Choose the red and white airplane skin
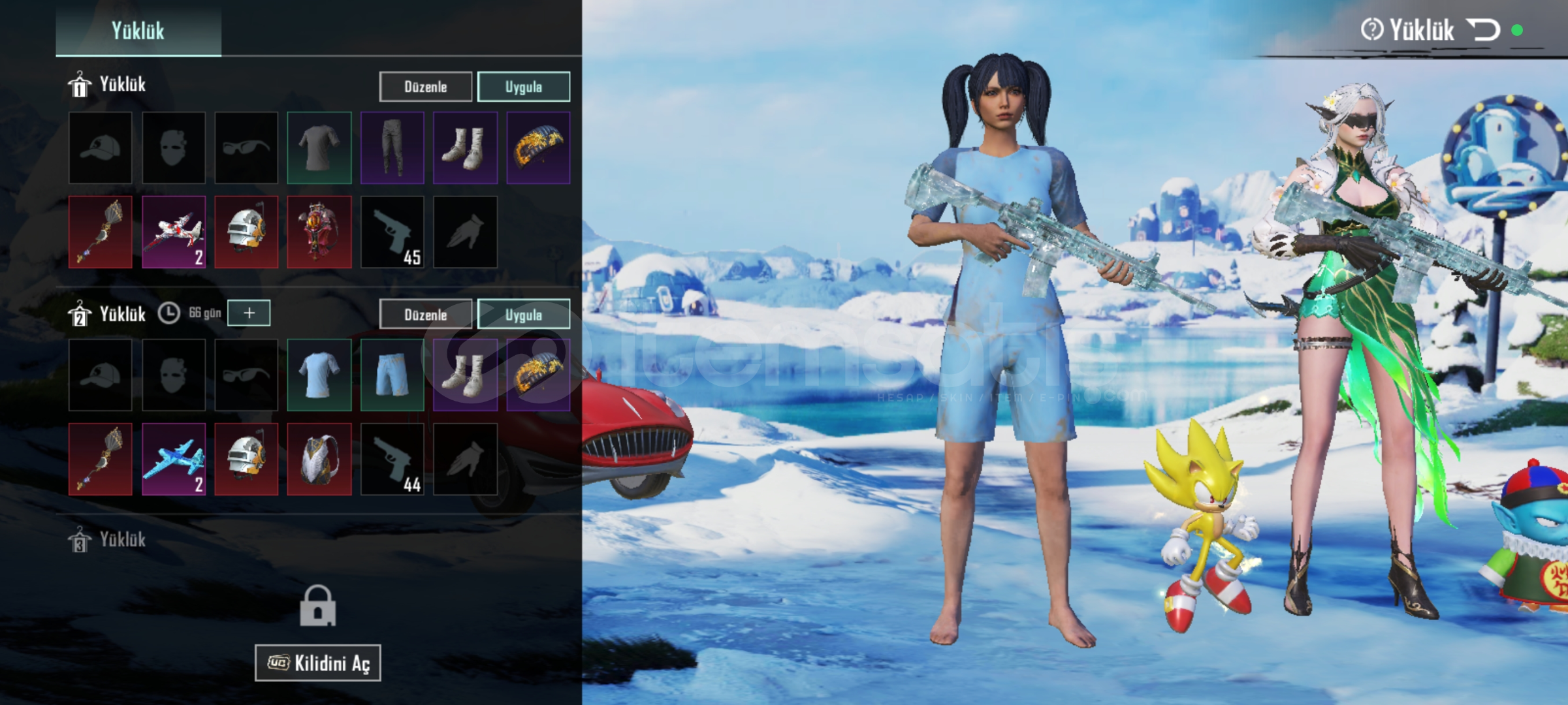Screen dimensions: 1568x705 [x=174, y=232]
